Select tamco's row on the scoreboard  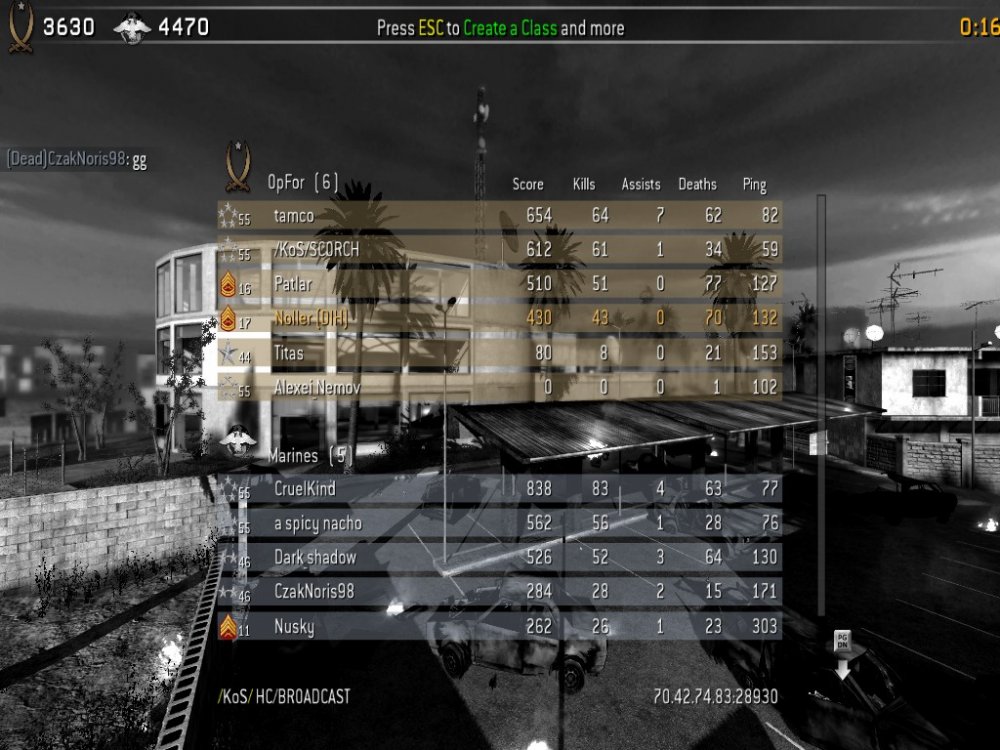pyautogui.click(x=500, y=215)
